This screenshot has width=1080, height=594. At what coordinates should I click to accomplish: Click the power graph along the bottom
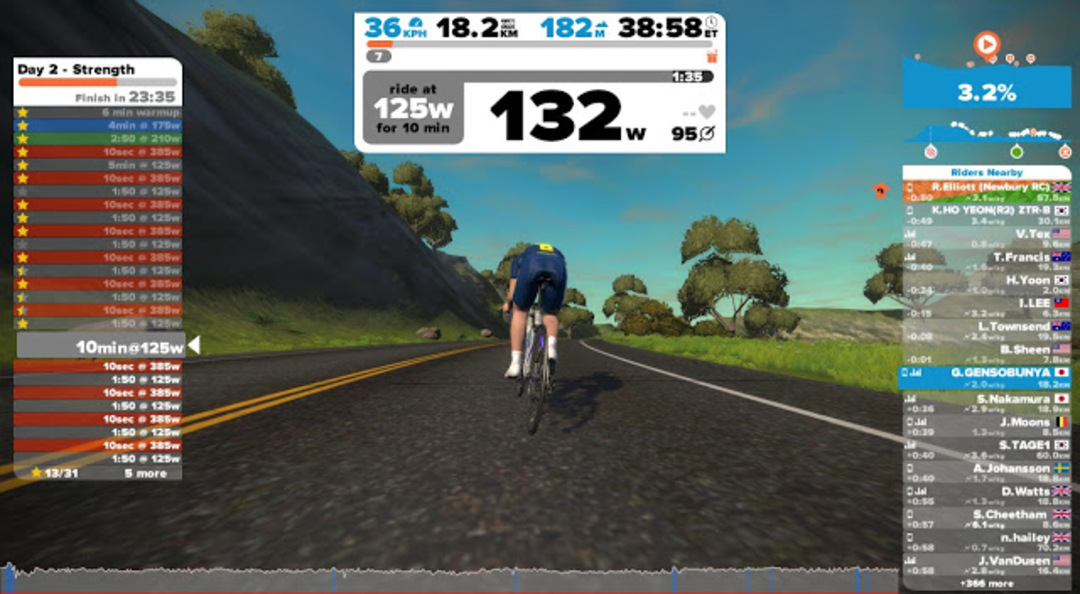[x=450, y=579]
